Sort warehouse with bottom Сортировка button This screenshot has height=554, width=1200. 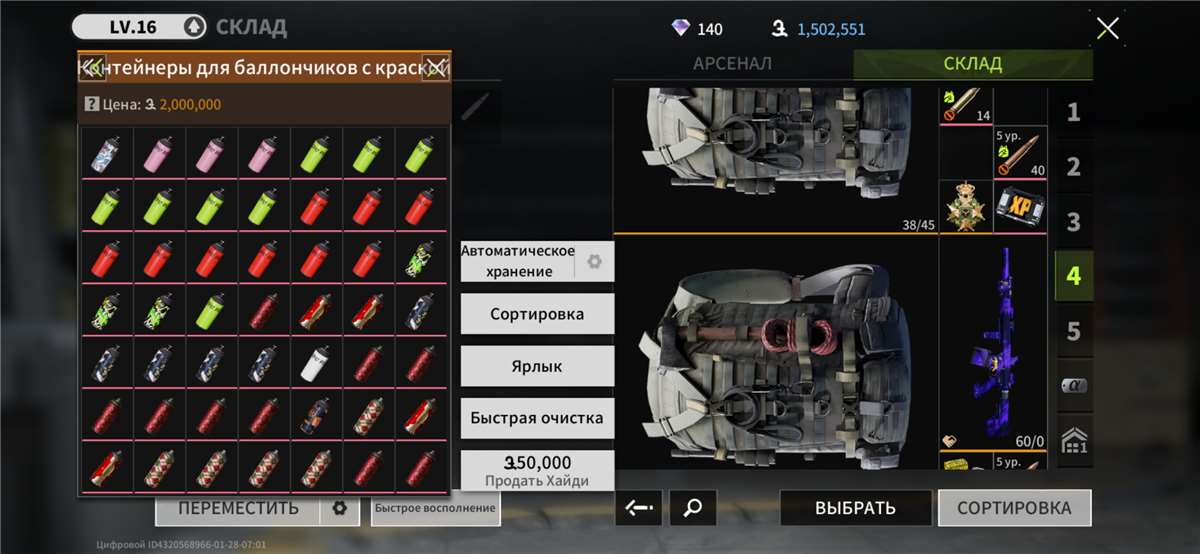click(x=1014, y=508)
